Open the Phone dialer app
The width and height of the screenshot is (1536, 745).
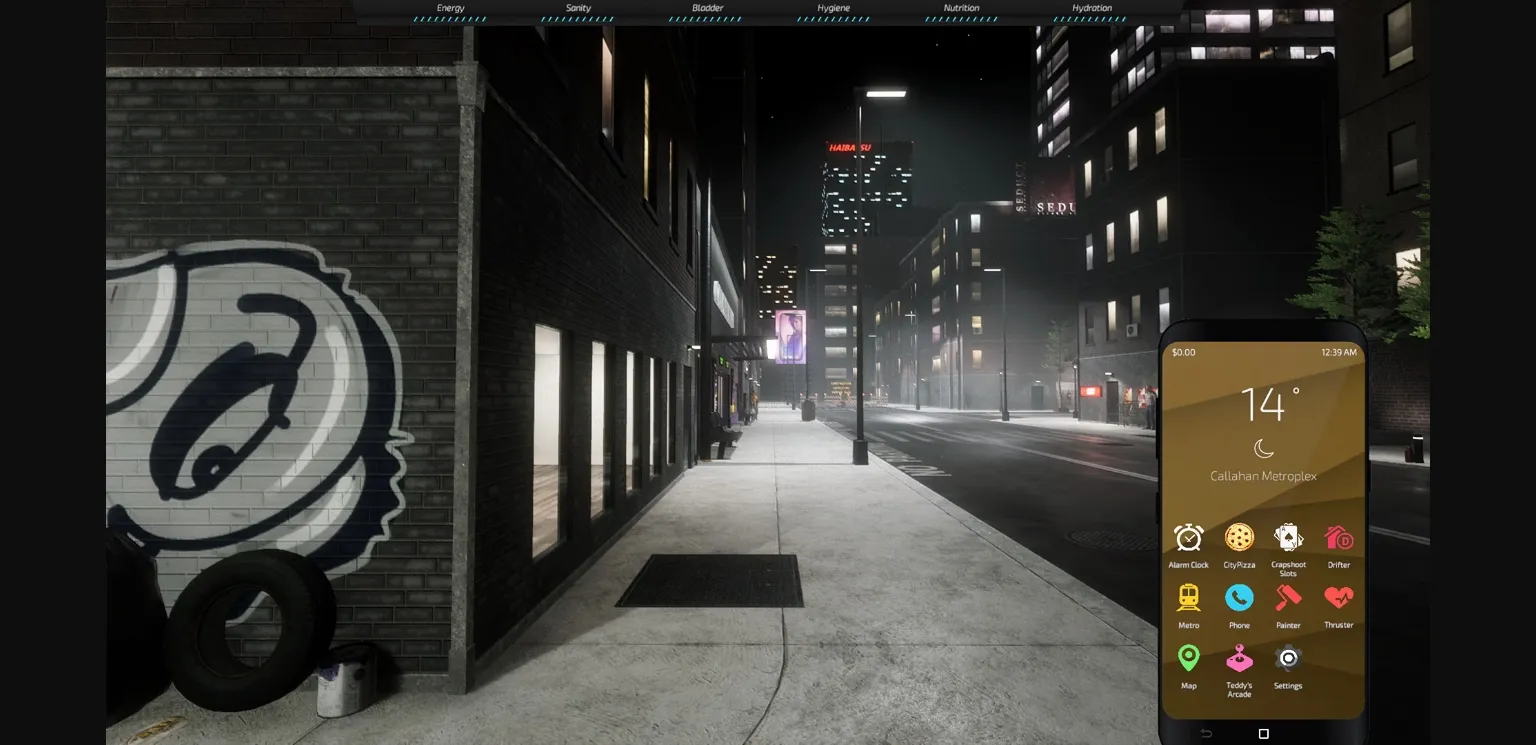point(1239,598)
